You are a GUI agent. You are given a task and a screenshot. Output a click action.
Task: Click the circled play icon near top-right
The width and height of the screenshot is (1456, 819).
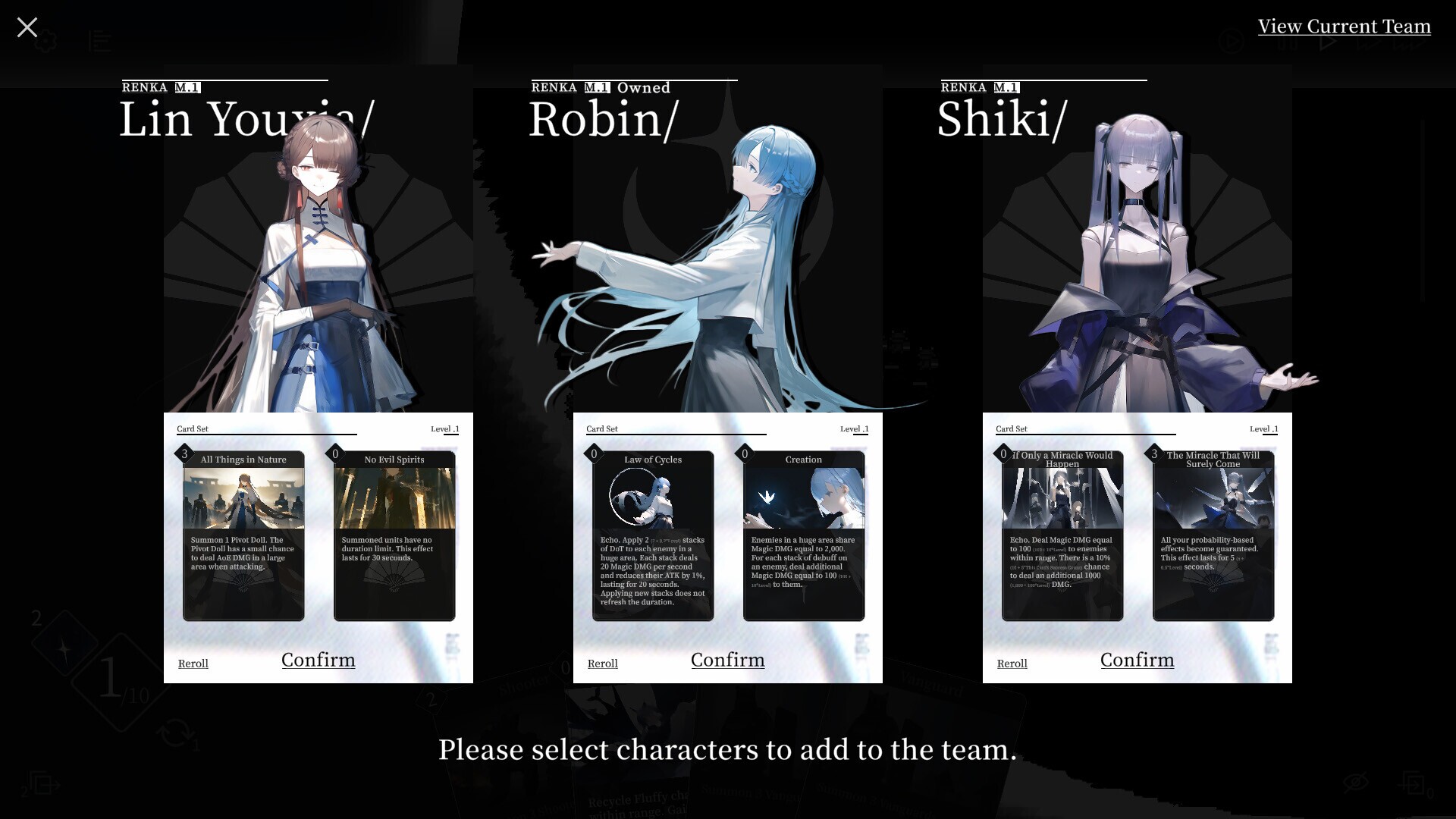1232,40
